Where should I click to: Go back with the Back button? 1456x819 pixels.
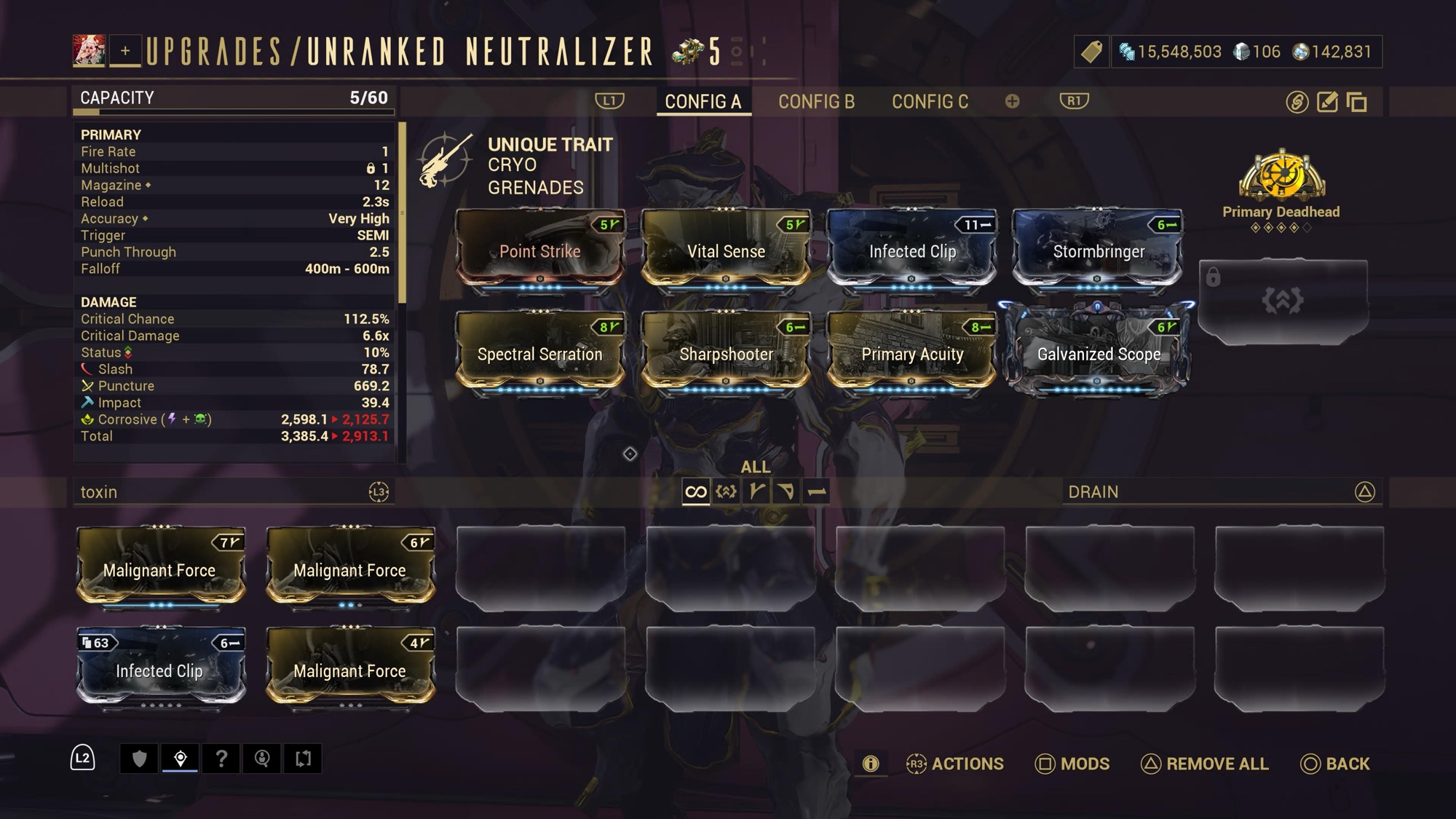[1335, 764]
